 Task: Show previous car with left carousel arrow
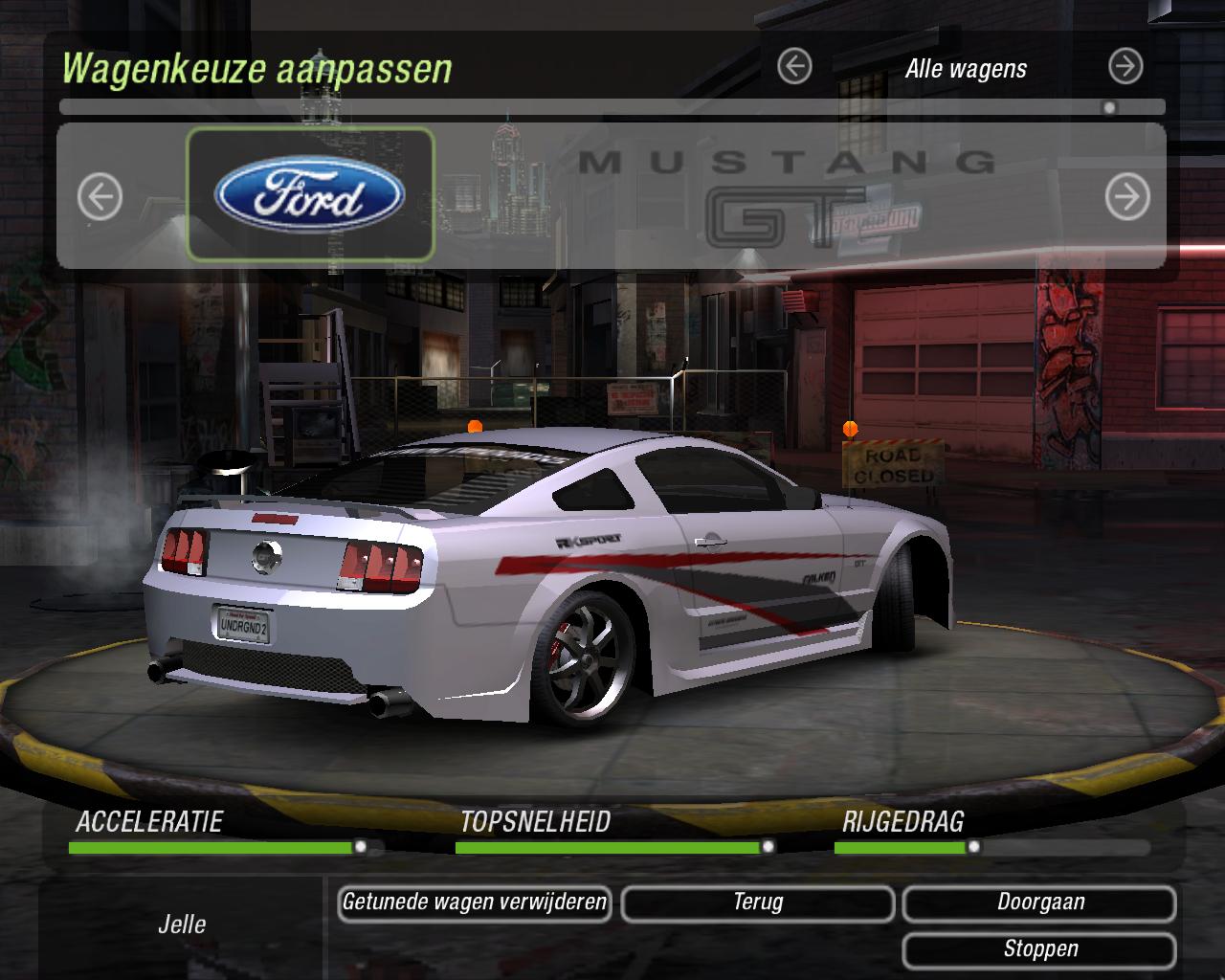point(100,197)
